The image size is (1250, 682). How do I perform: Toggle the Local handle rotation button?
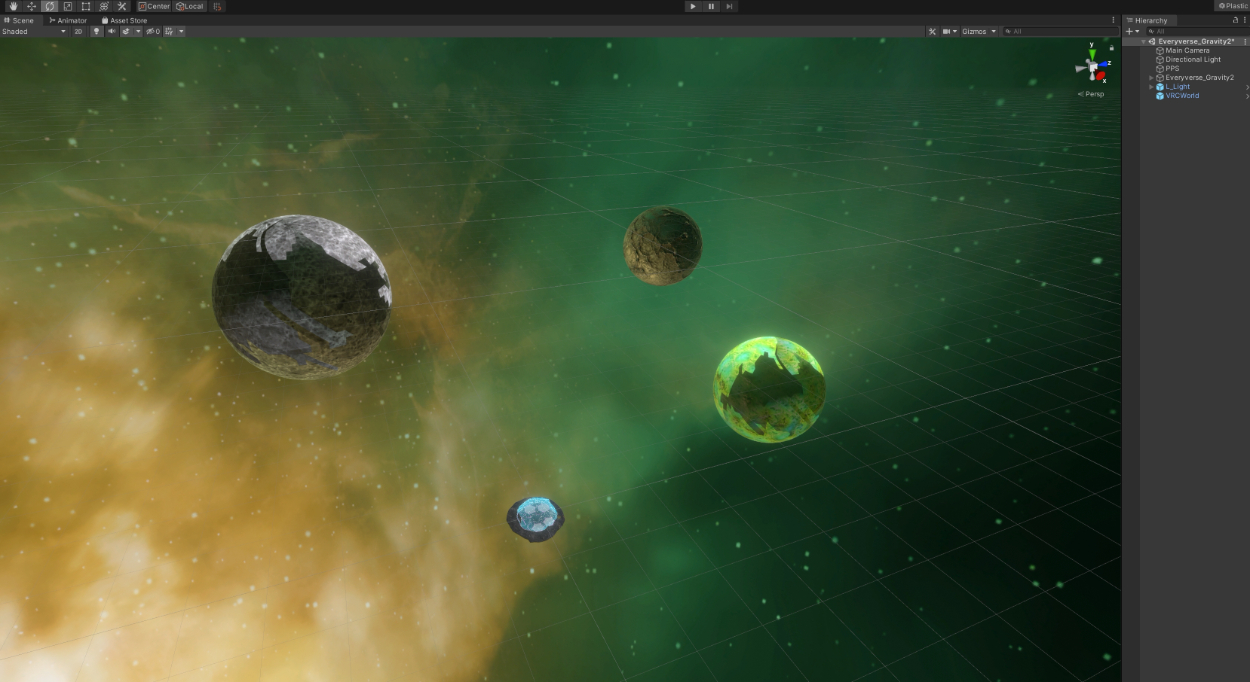click(x=189, y=6)
